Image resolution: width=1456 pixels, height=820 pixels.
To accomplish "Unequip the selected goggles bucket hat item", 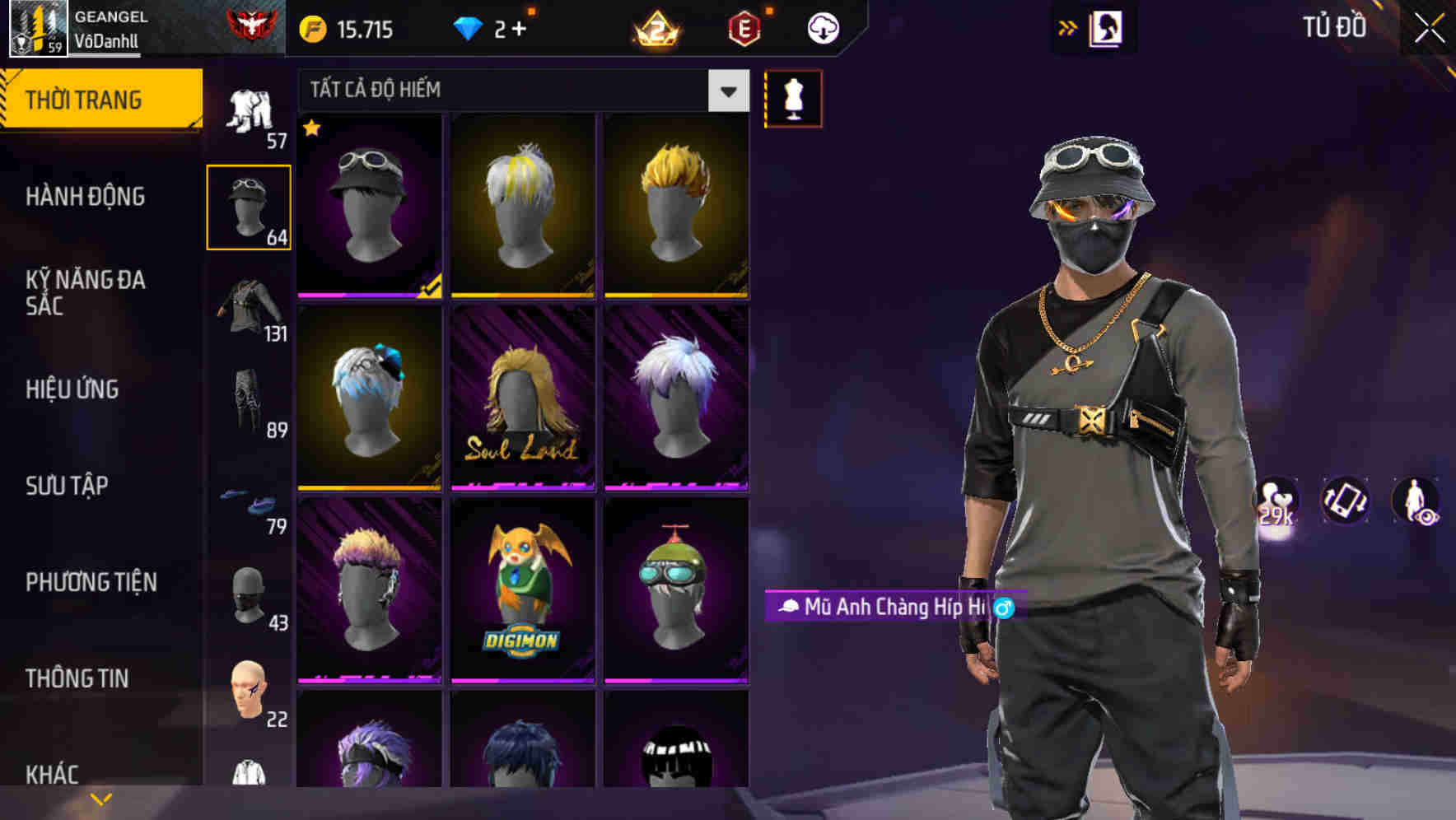I will click(369, 206).
